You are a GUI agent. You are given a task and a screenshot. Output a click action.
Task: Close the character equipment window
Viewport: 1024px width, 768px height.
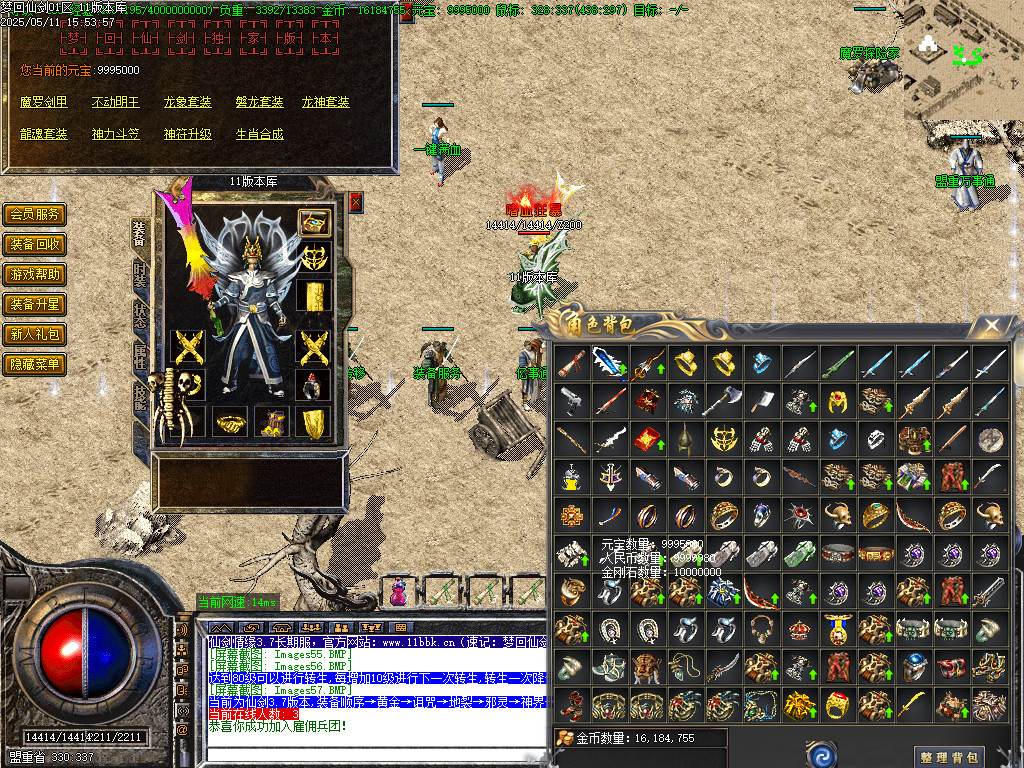(355, 203)
